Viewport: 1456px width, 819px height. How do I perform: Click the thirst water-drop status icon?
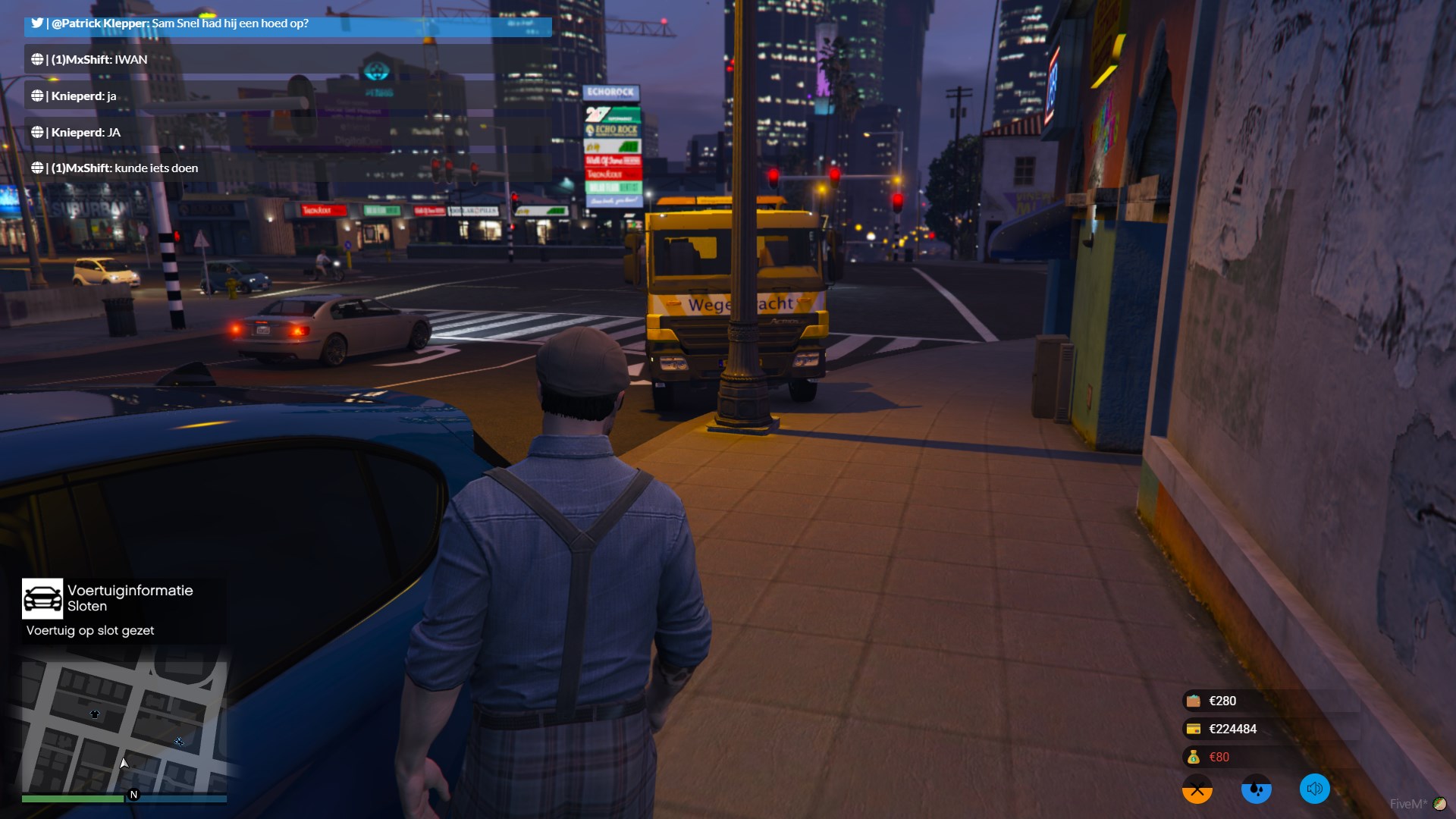(1256, 789)
